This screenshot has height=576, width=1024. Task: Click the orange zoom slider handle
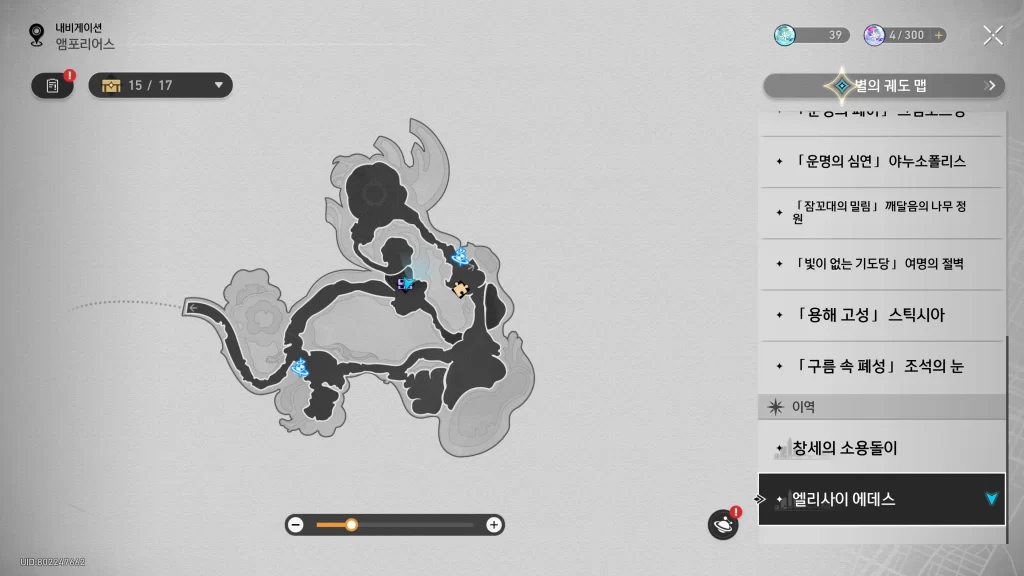coord(351,525)
